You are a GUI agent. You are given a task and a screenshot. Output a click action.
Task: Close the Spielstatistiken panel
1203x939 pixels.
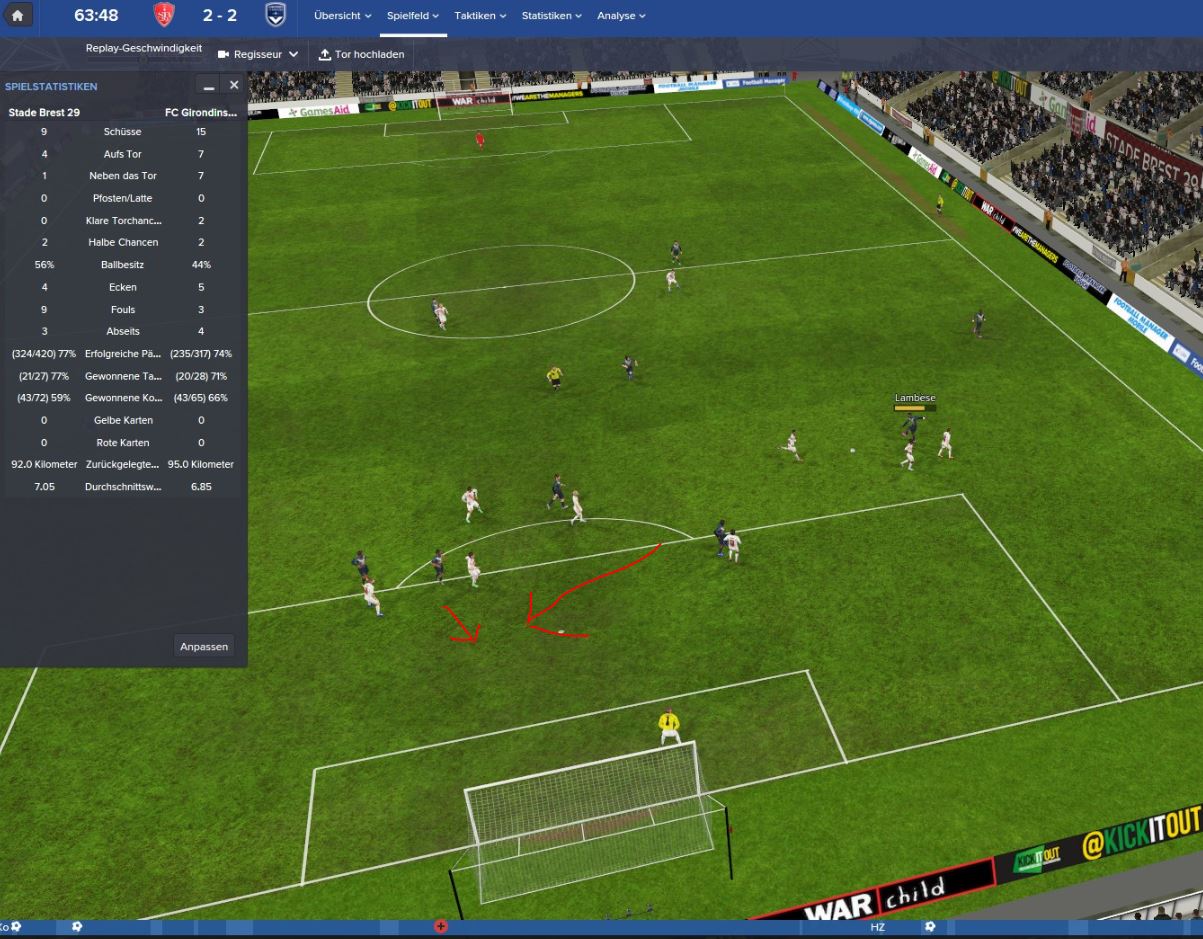point(234,86)
